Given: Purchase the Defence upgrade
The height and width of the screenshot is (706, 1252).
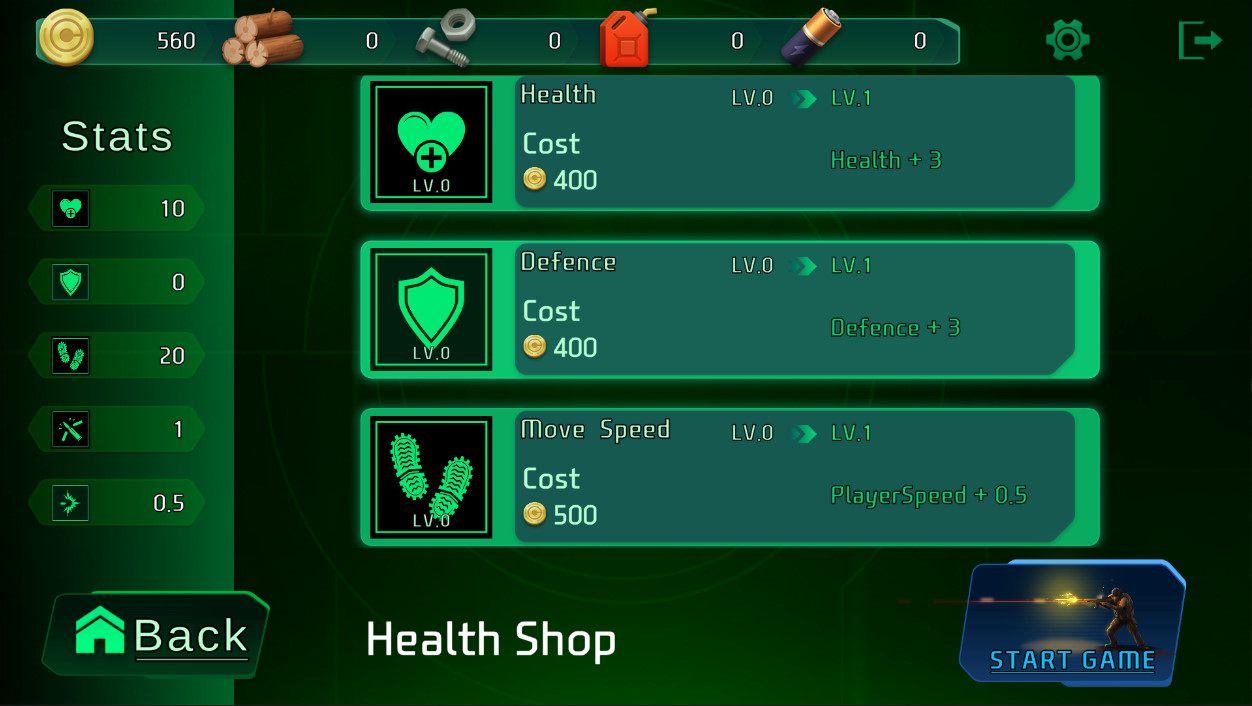Looking at the screenshot, I should click(x=729, y=310).
